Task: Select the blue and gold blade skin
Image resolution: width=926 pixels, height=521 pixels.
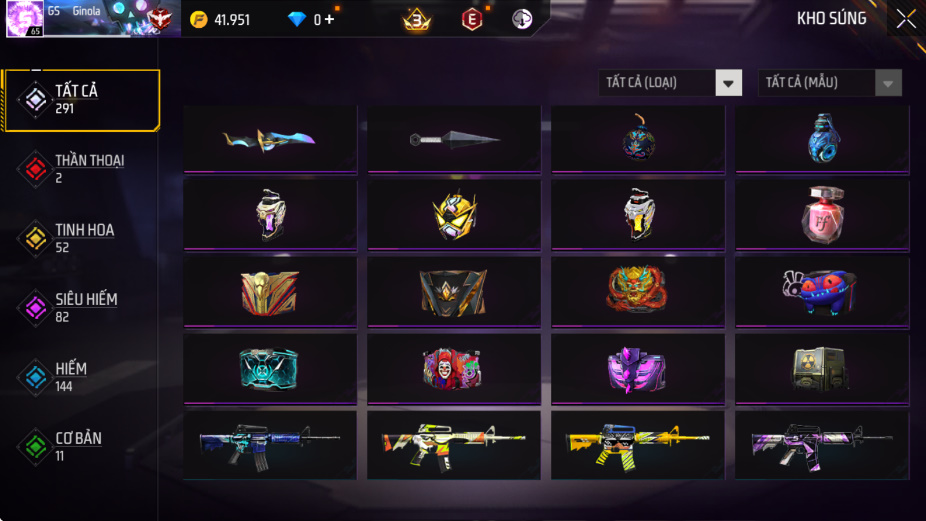Action: tap(270, 139)
